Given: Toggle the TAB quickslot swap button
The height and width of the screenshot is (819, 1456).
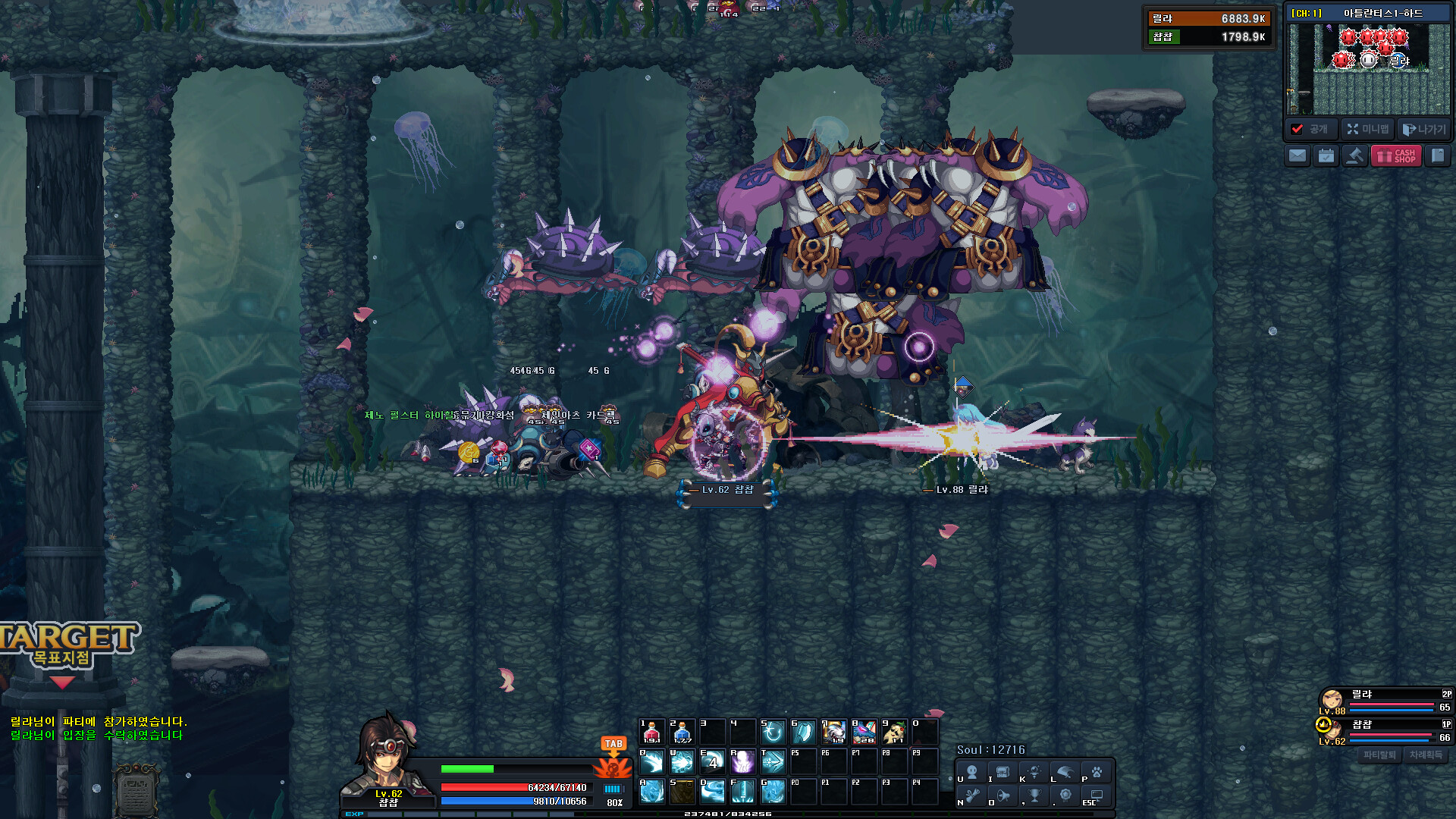Looking at the screenshot, I should pos(613,744).
